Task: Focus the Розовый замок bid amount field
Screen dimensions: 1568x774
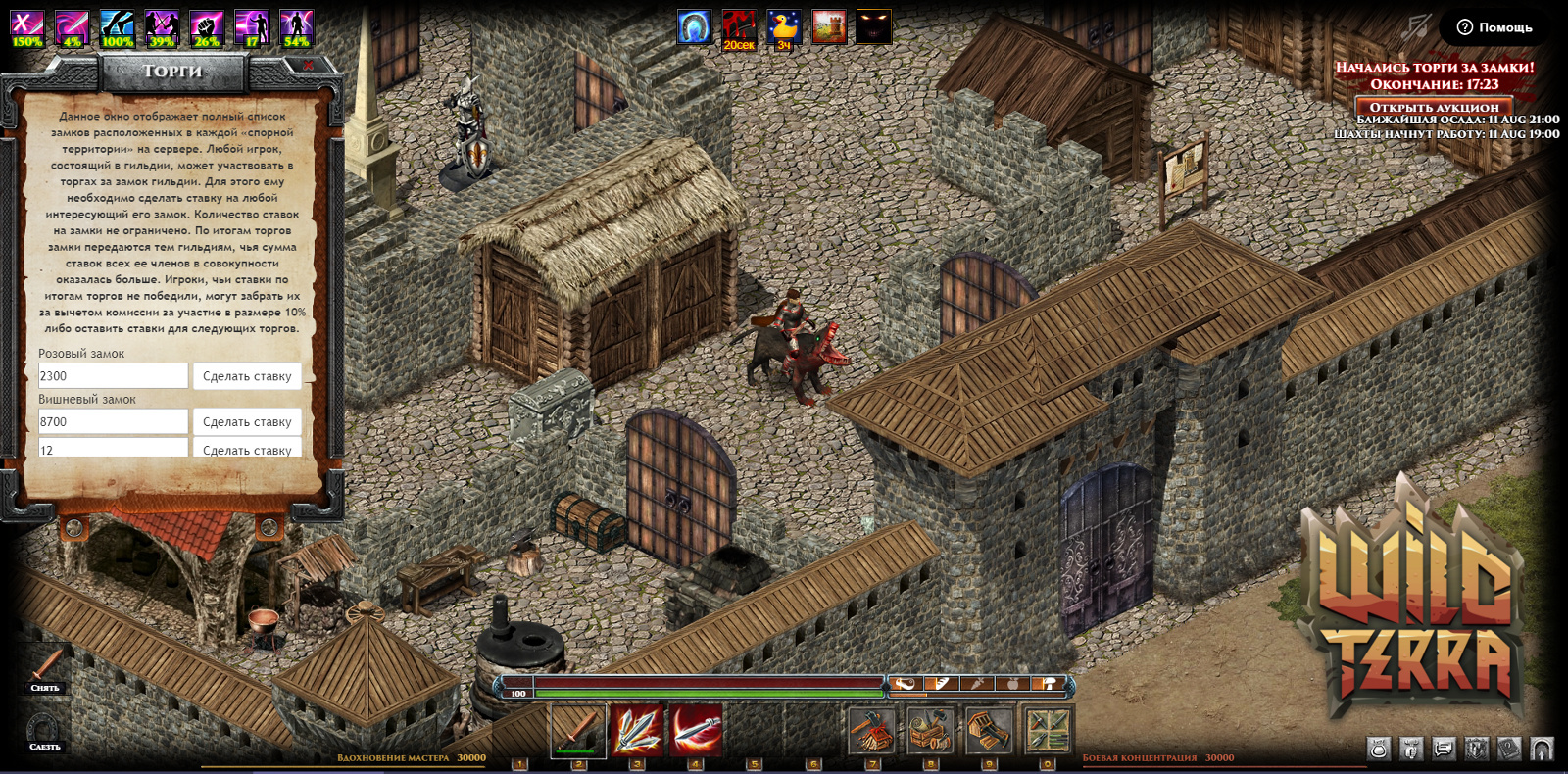Action: (x=113, y=376)
